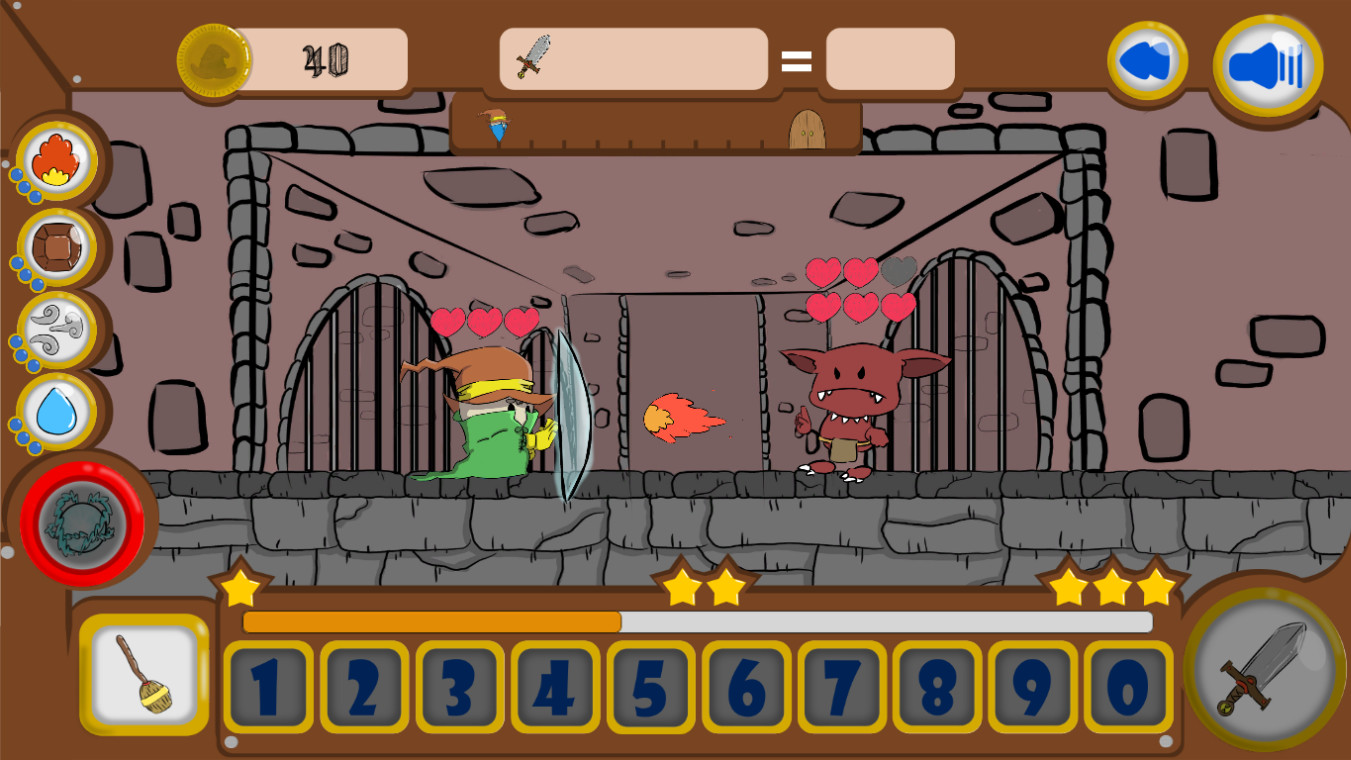
Task: Click the equals sign in the equation bar
Action: (x=795, y=63)
